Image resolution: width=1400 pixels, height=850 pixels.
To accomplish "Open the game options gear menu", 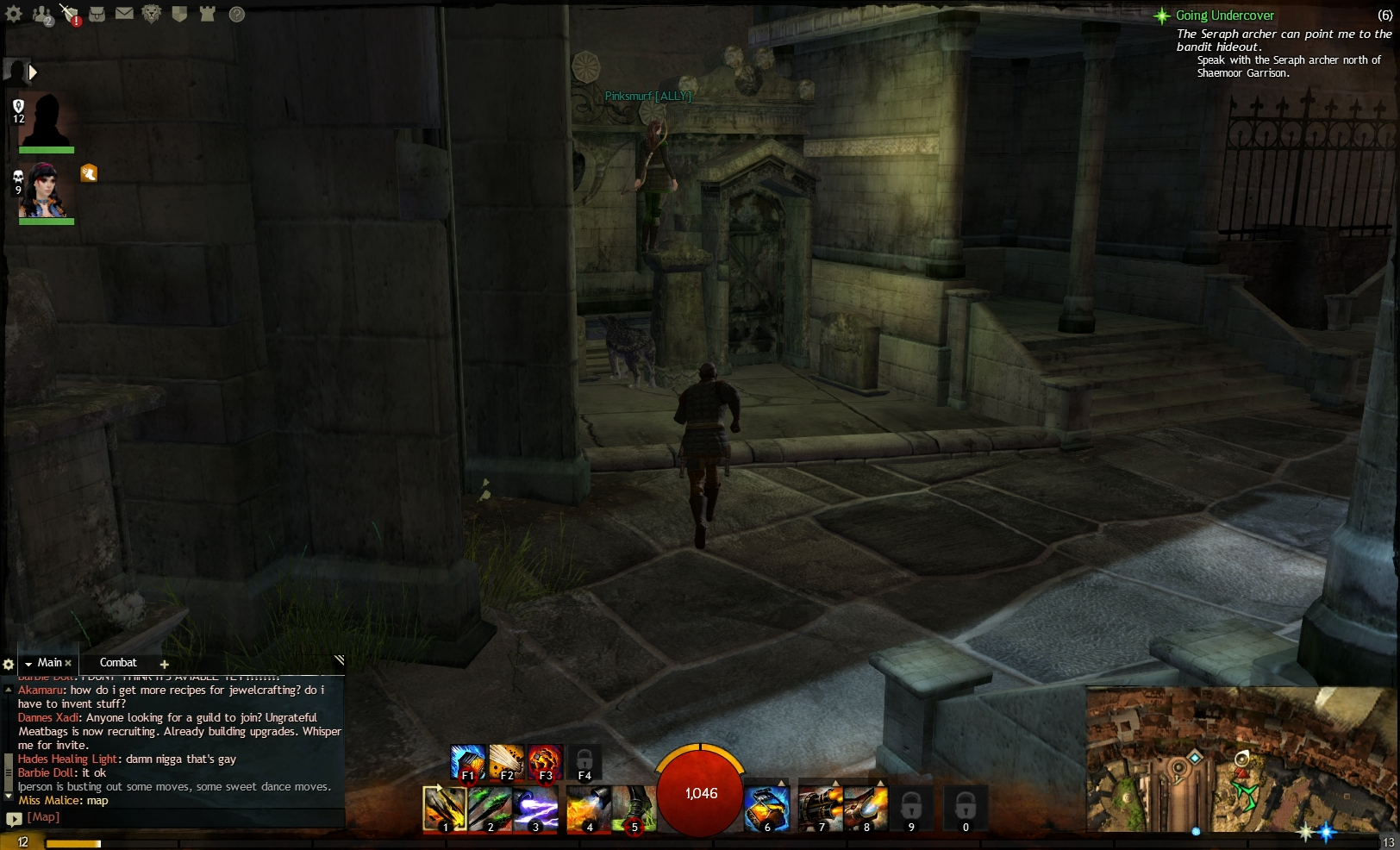I will coord(14,15).
